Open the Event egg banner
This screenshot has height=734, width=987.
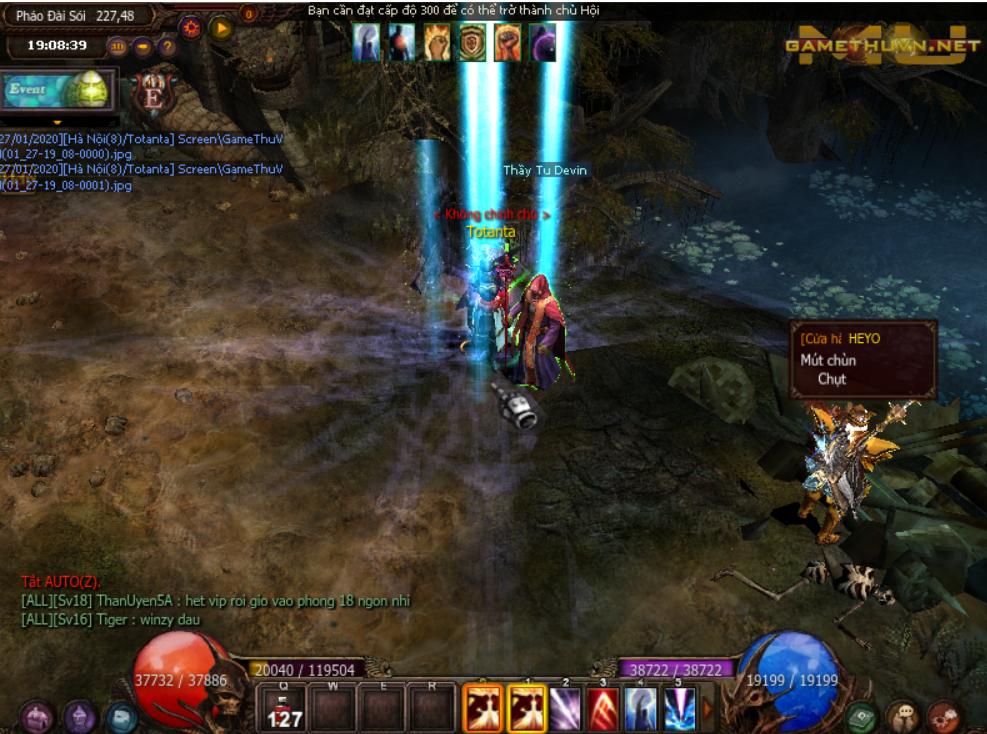click(x=58, y=90)
